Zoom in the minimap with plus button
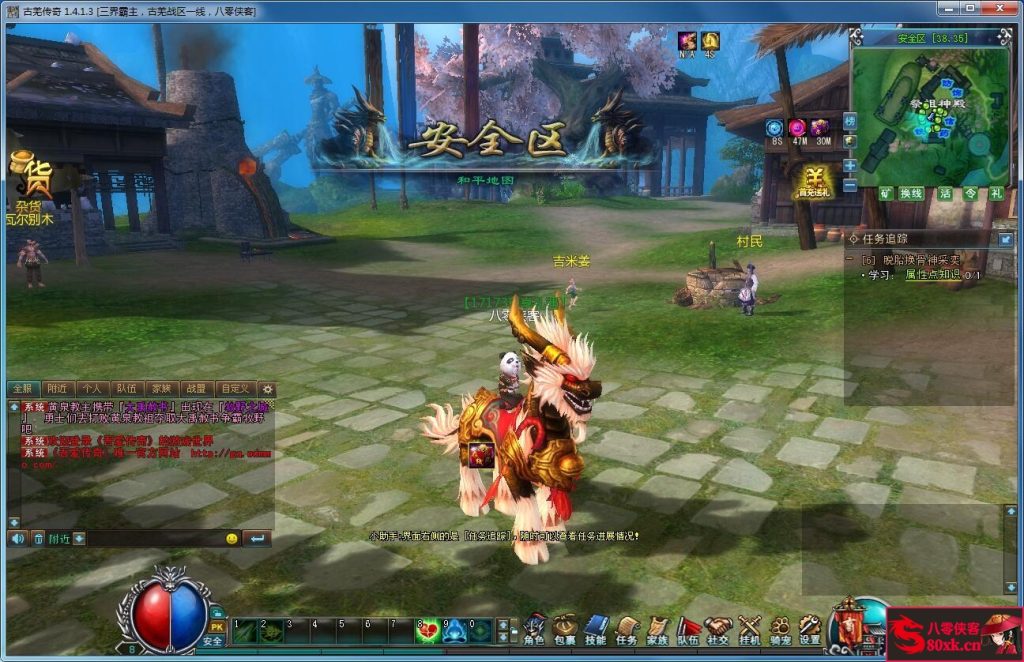Image resolution: width=1024 pixels, height=662 pixels. (850, 166)
